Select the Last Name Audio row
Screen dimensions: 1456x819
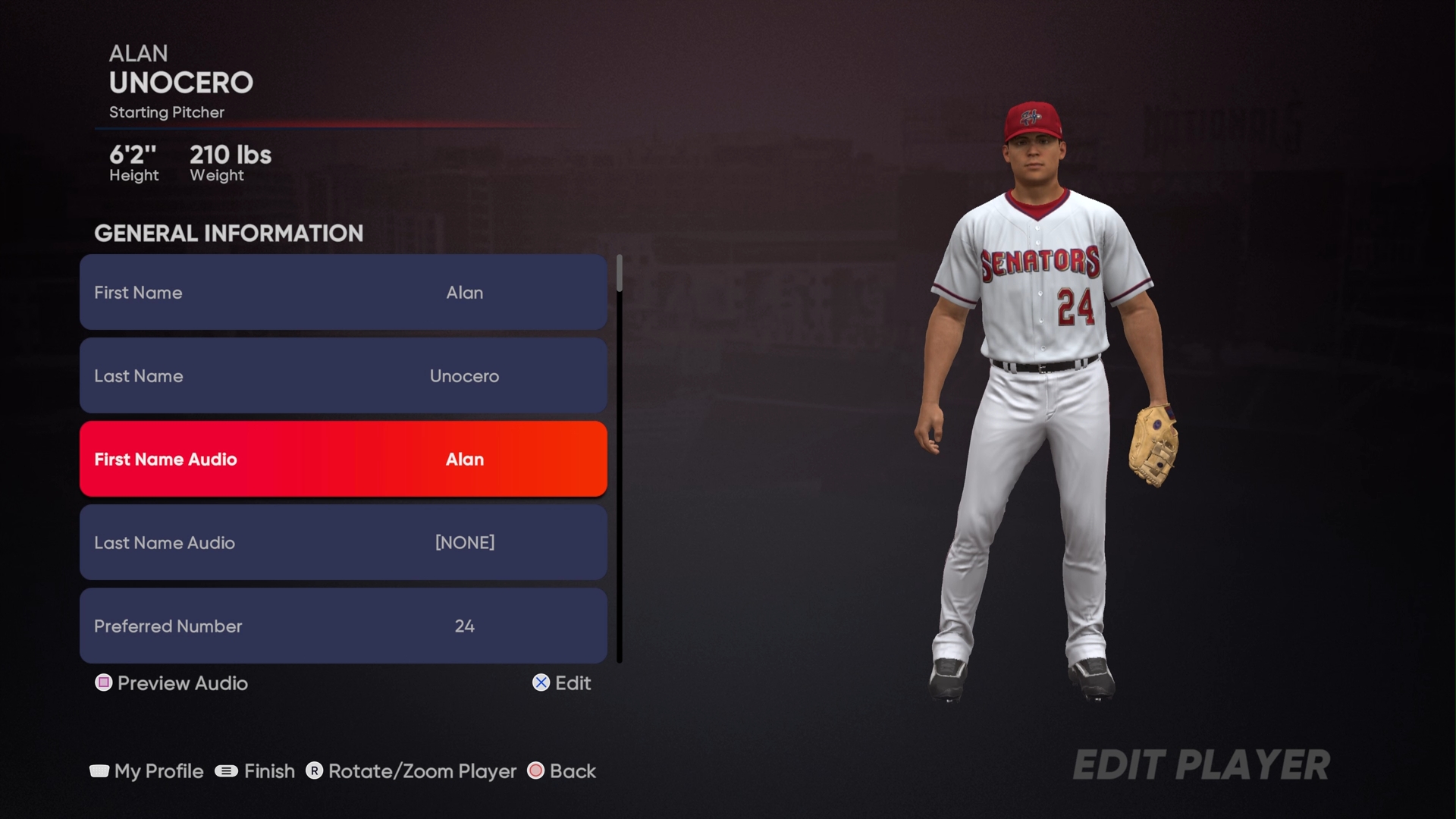click(343, 543)
